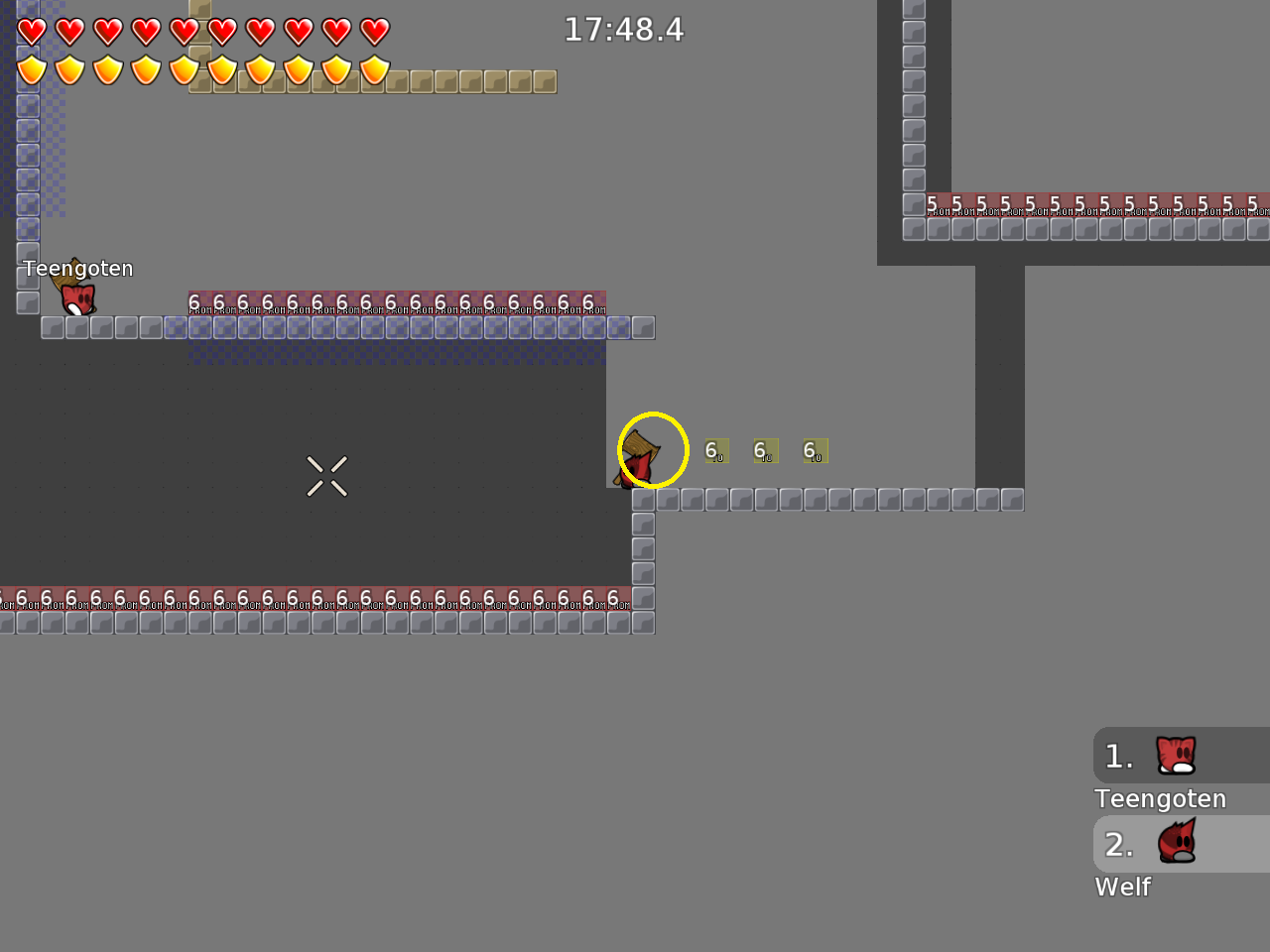Click the '1.' rank entry in the leaderboard
The height and width of the screenshot is (952, 1270).
1118,756
